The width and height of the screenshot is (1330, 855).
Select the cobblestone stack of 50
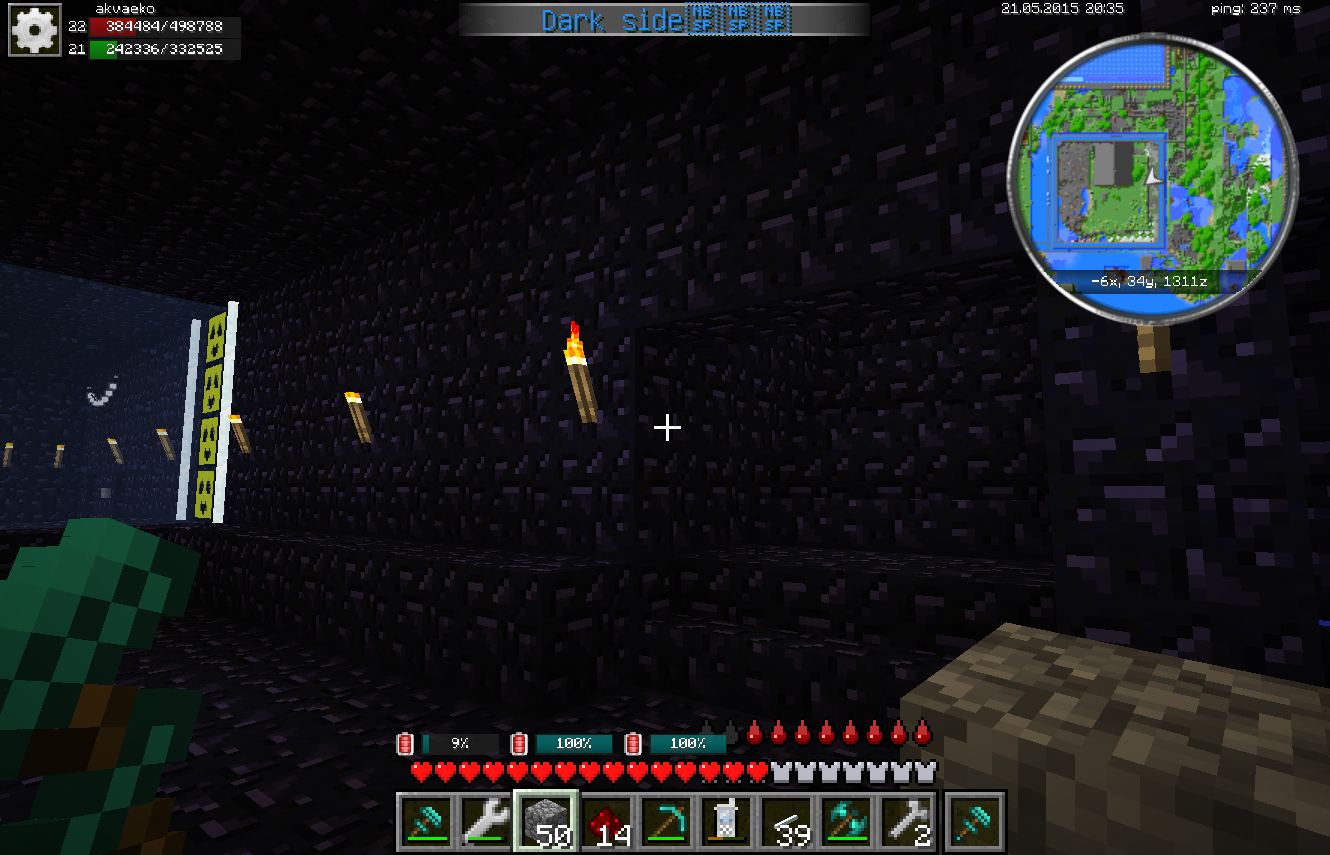click(x=546, y=821)
